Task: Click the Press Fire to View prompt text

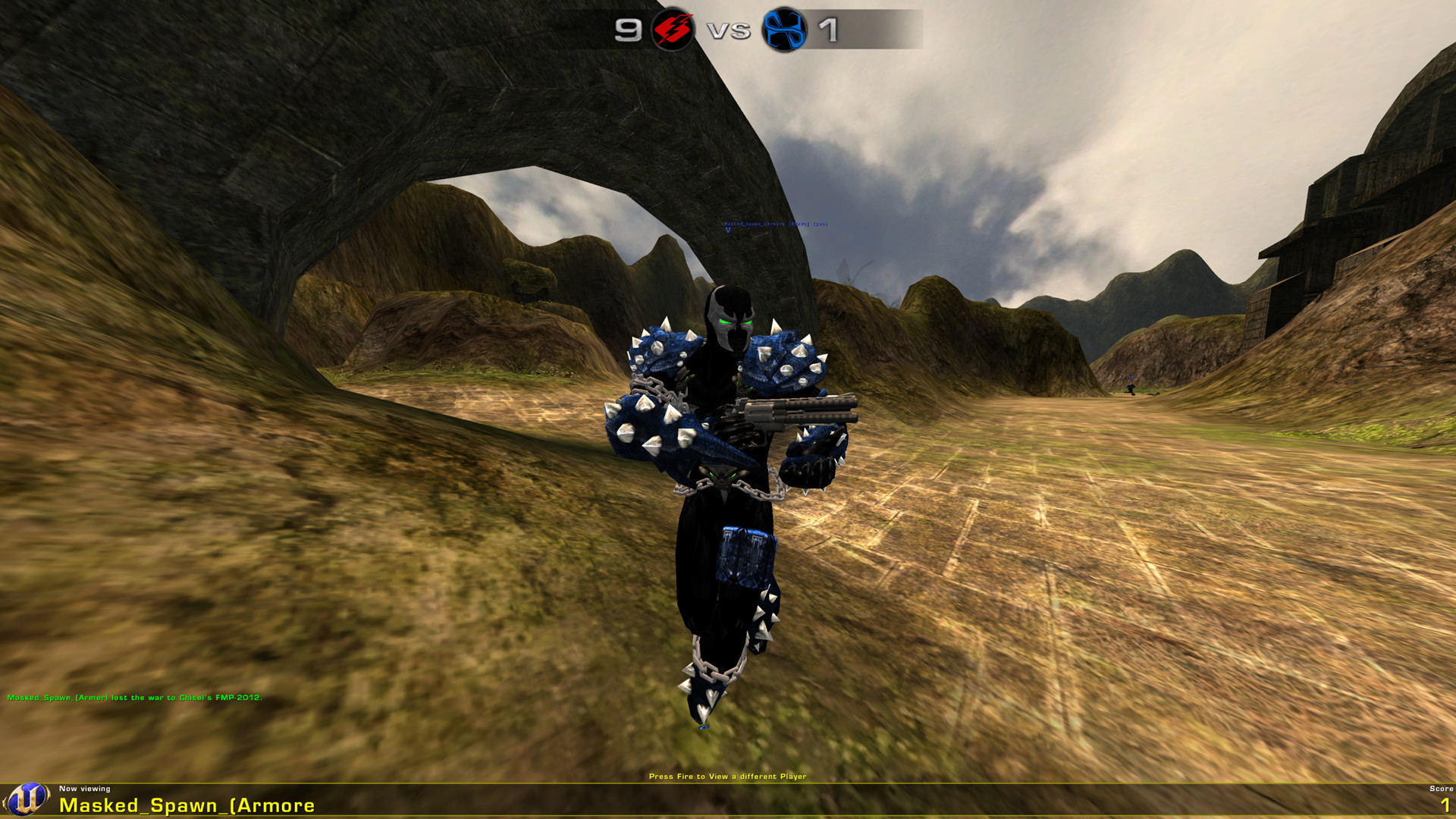Action: coord(728,777)
